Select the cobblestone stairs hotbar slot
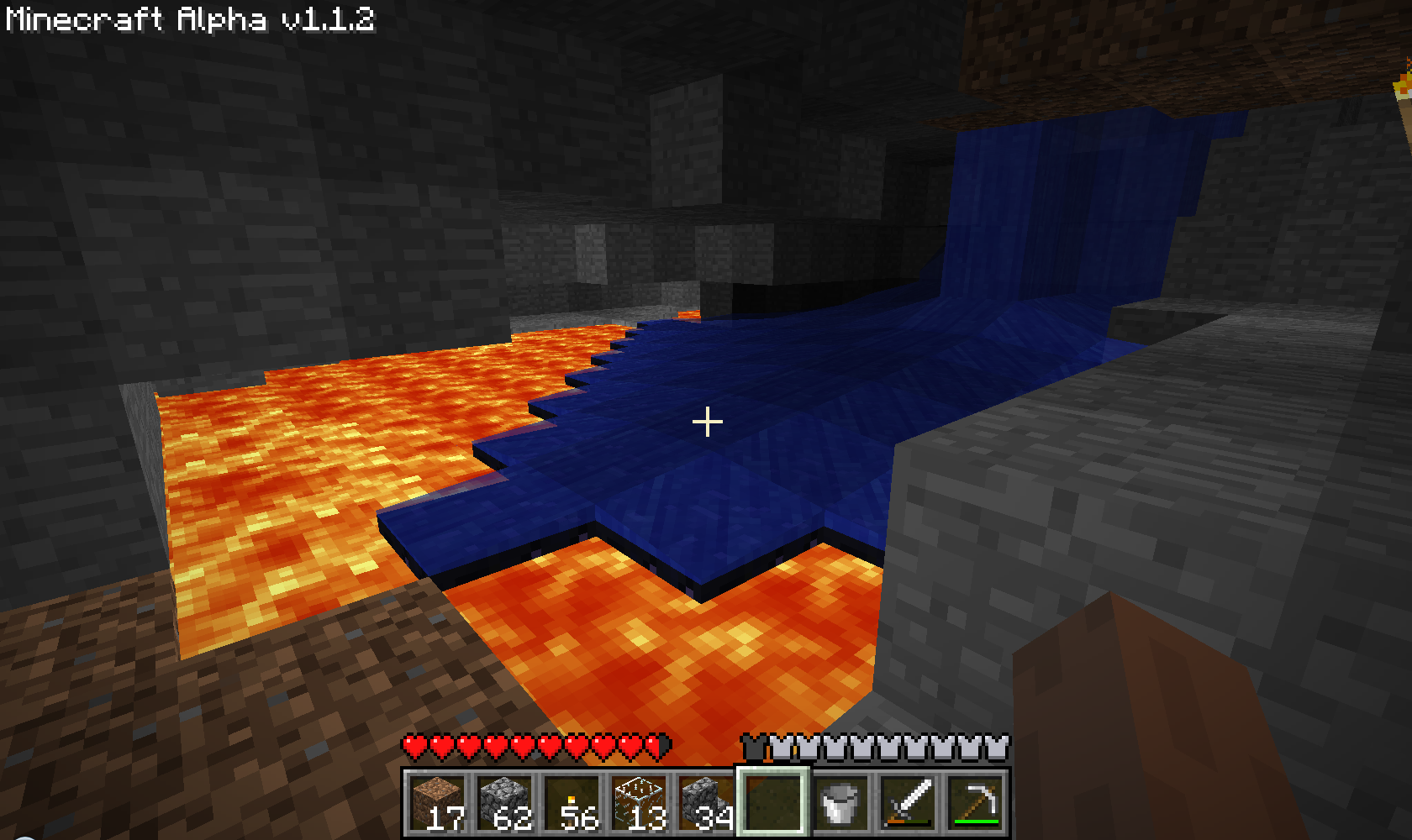This screenshot has height=840, width=1412. tap(704, 802)
